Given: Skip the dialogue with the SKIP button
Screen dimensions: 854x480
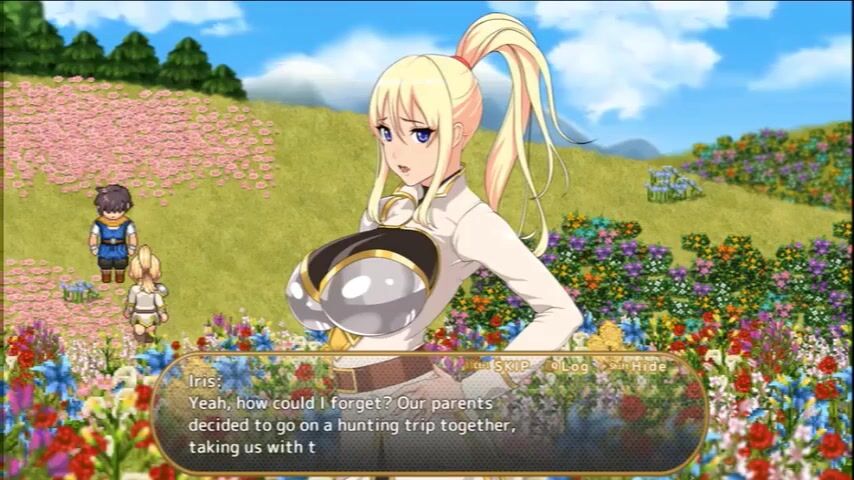Looking at the screenshot, I should coord(510,366).
